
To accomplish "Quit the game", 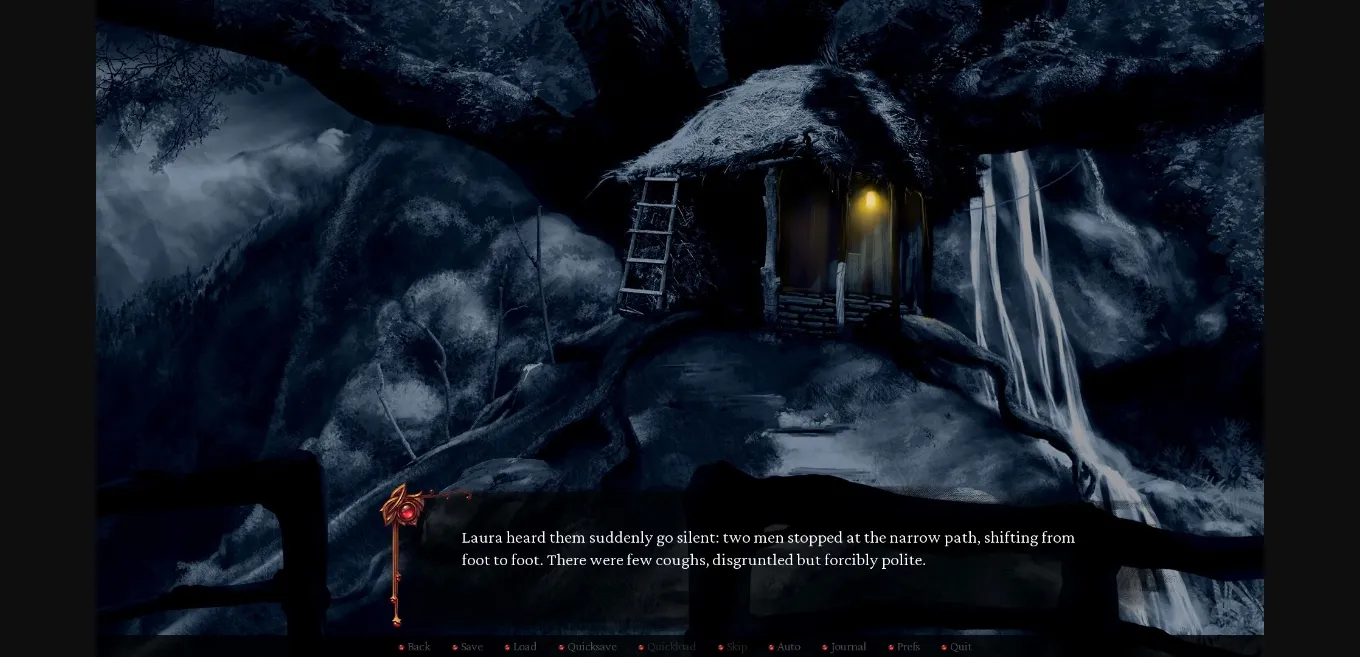I will pos(960,647).
